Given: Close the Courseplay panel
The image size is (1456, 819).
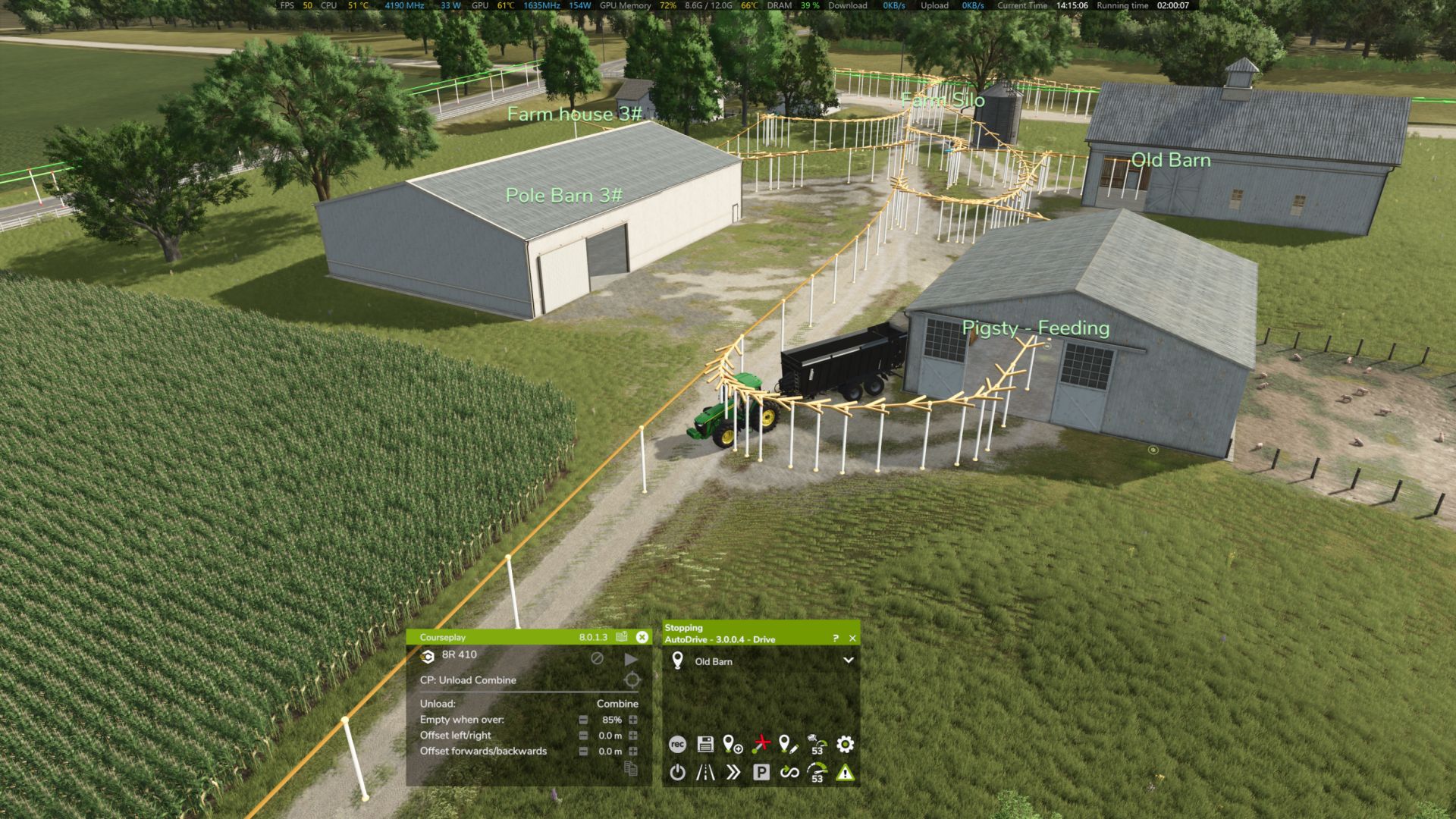Looking at the screenshot, I should click(642, 637).
